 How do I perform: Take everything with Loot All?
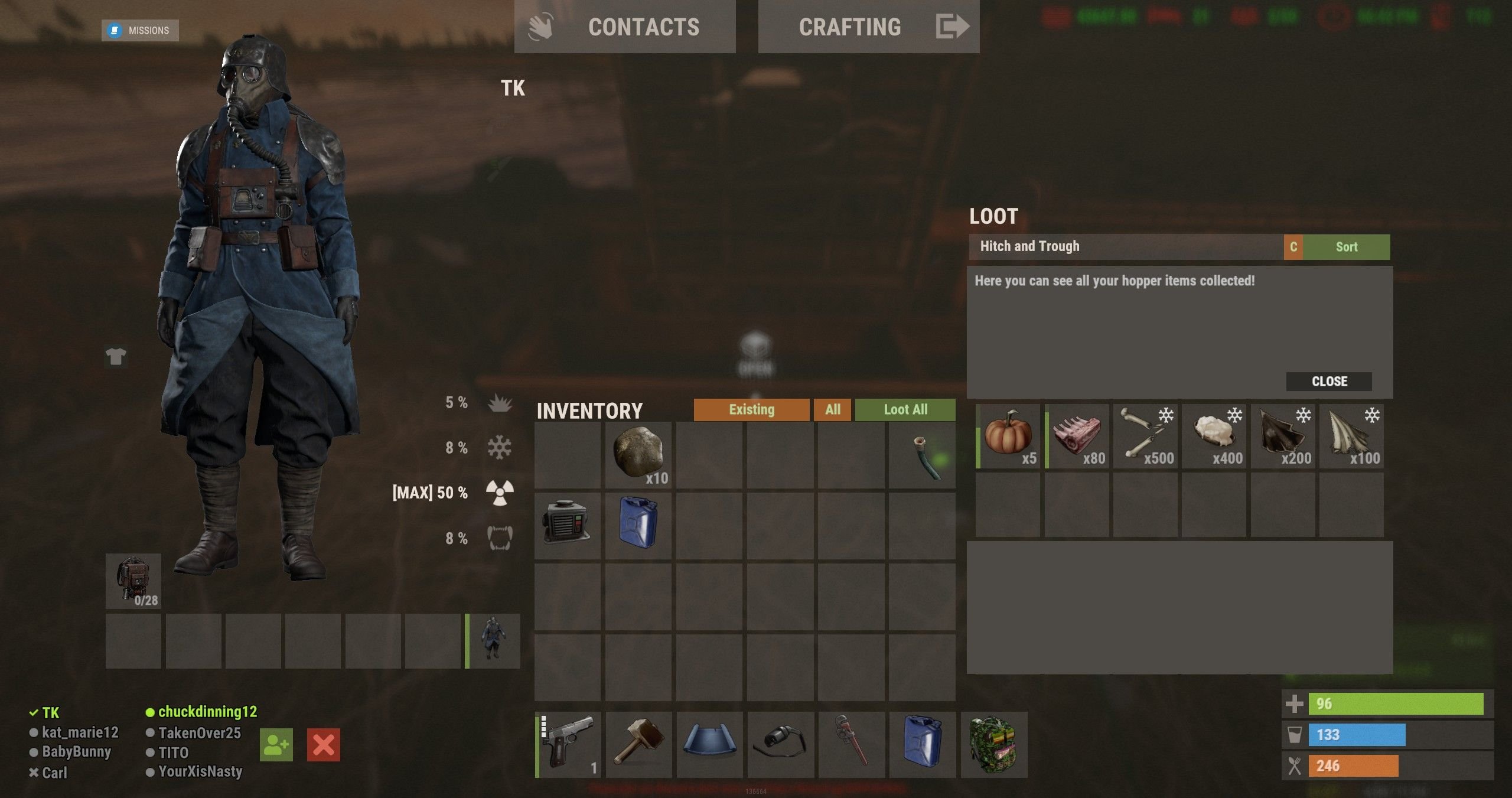tap(905, 410)
